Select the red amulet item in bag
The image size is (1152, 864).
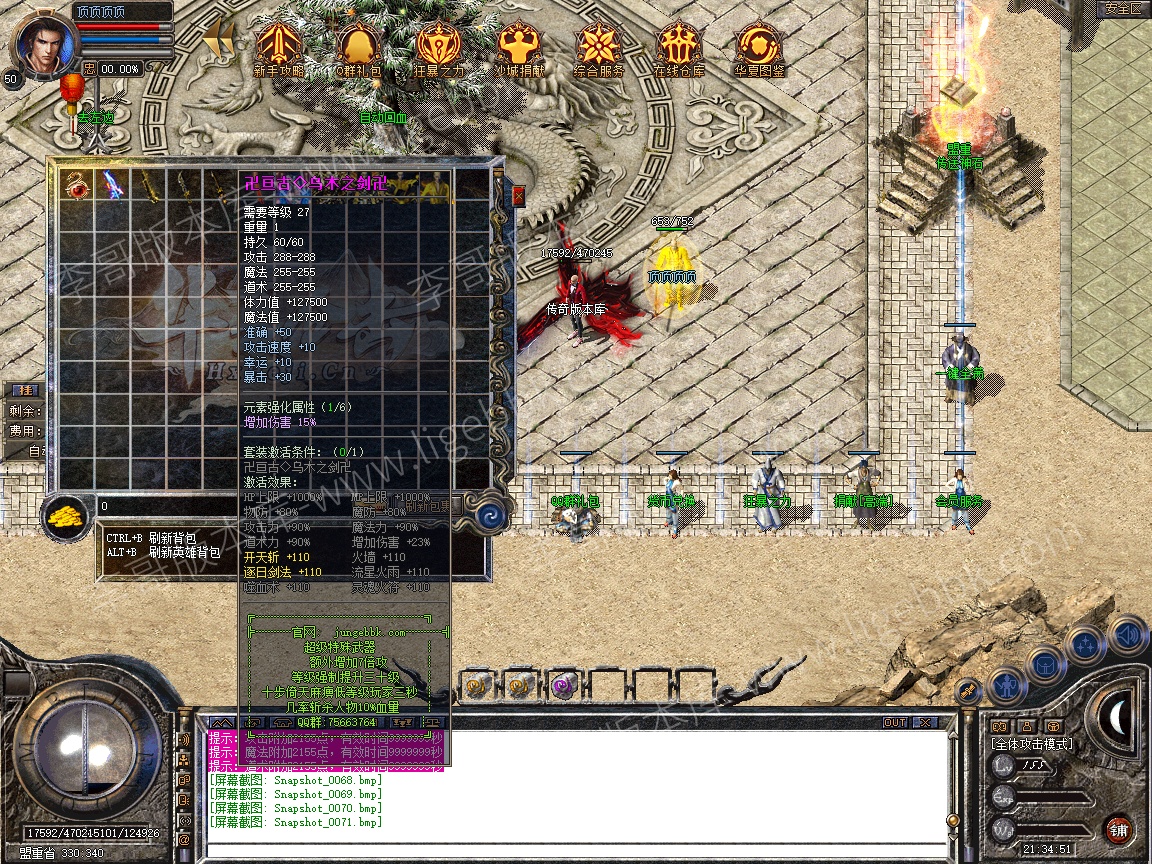click(76, 184)
